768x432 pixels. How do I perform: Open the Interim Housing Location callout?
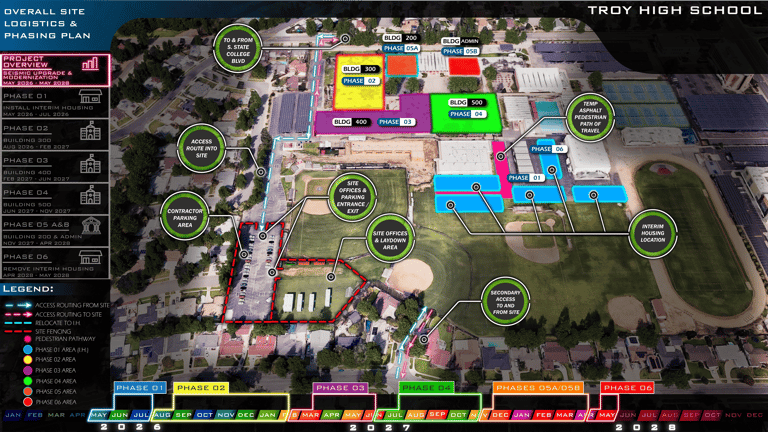(x=653, y=232)
